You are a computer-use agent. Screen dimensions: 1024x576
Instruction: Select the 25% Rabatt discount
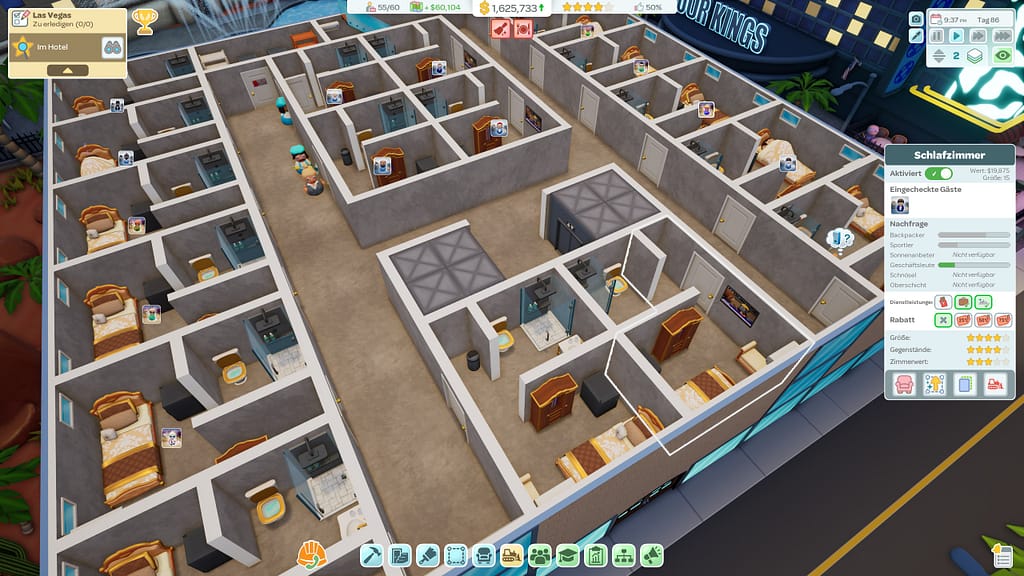[x=963, y=320]
